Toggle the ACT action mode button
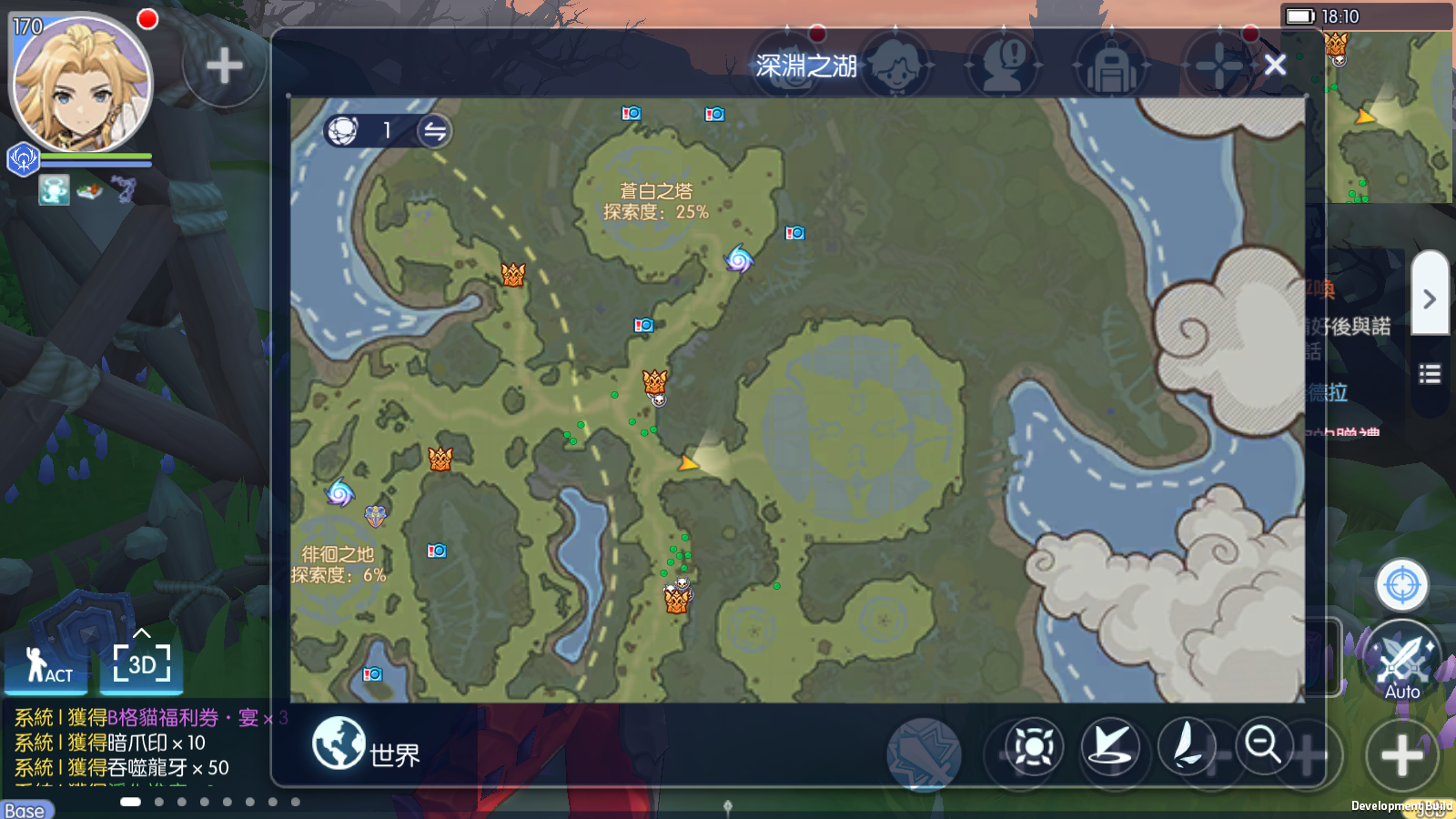 (47, 665)
